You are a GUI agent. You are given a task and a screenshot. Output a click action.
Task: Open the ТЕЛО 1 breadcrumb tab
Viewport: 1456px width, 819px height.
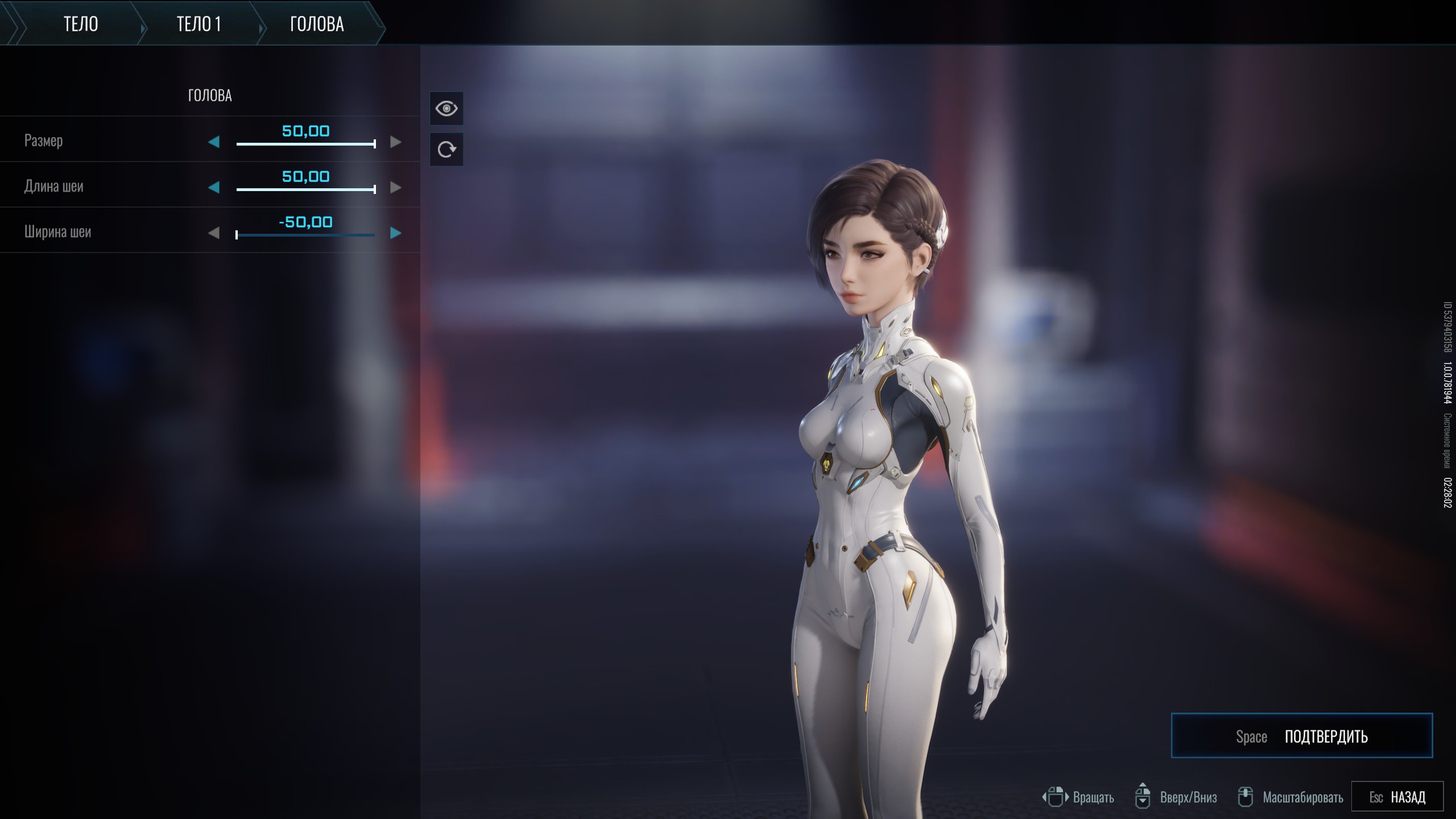[x=198, y=24]
